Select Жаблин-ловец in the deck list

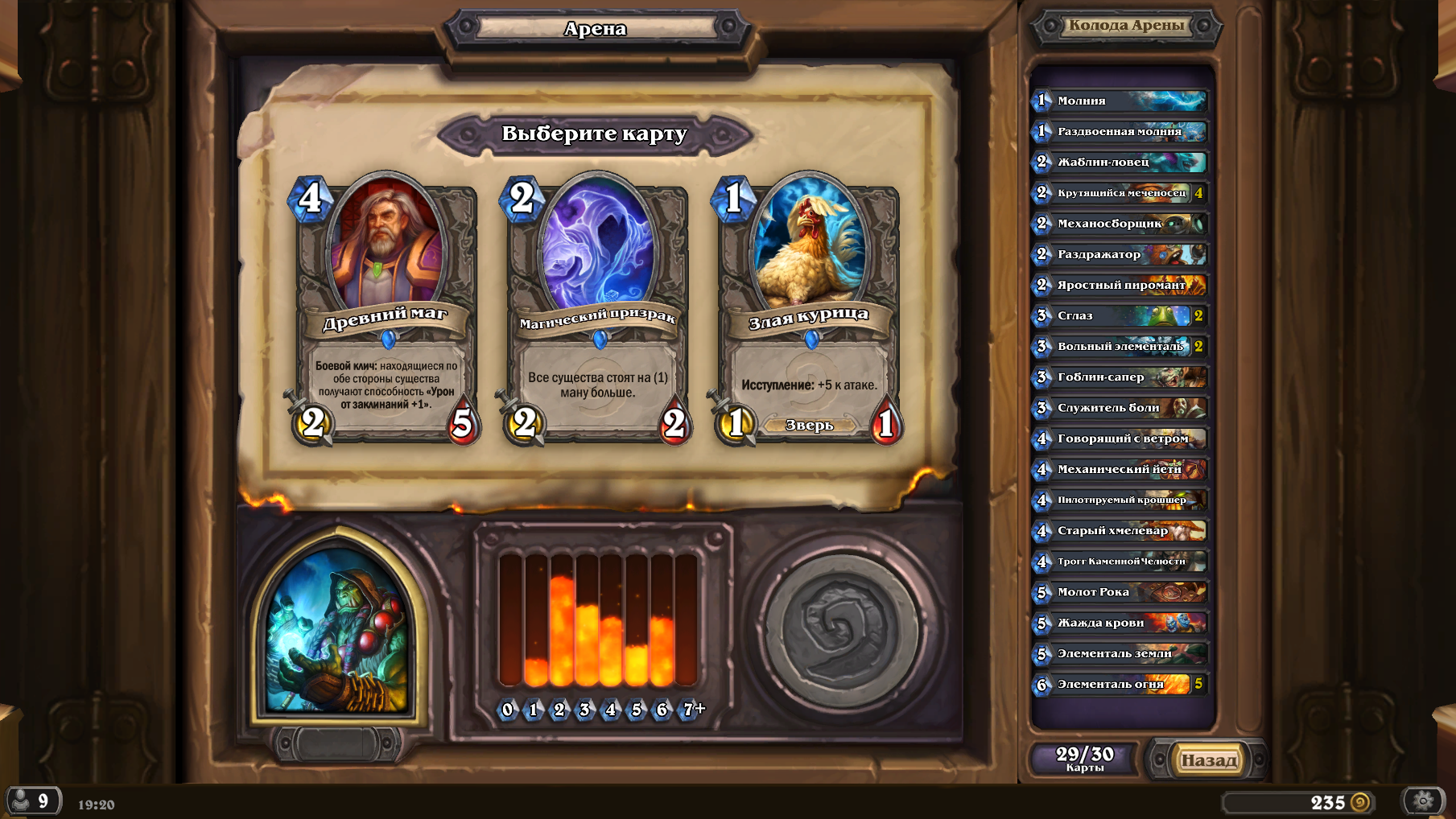point(1120,162)
